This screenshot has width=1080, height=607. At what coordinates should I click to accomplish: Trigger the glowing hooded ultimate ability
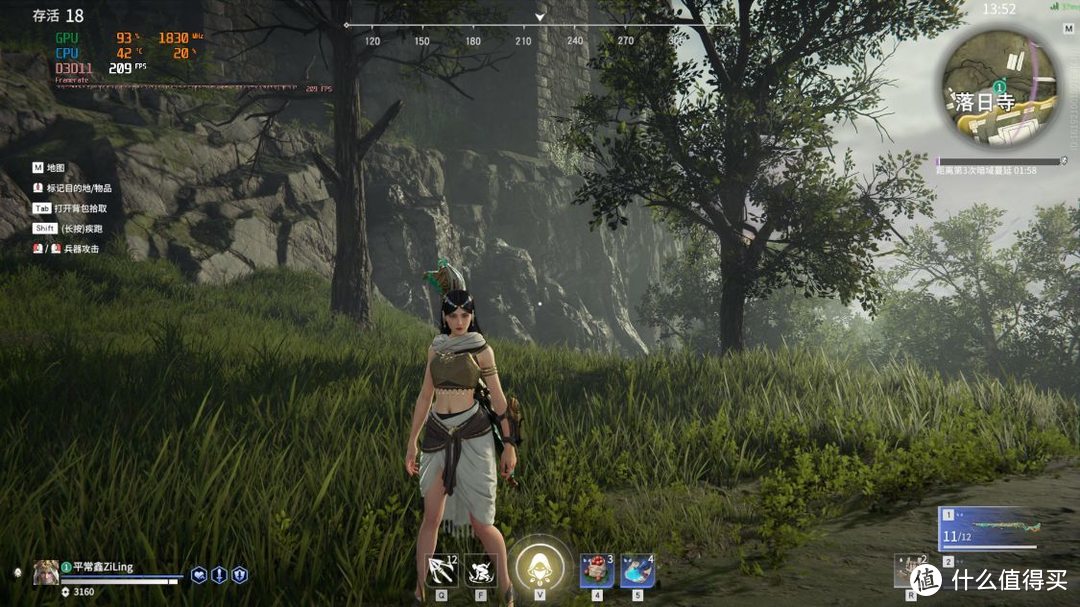(x=539, y=567)
